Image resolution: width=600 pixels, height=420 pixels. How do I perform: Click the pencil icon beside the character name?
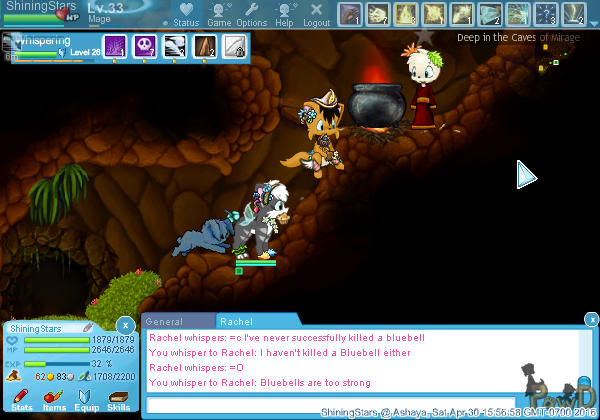(x=88, y=328)
